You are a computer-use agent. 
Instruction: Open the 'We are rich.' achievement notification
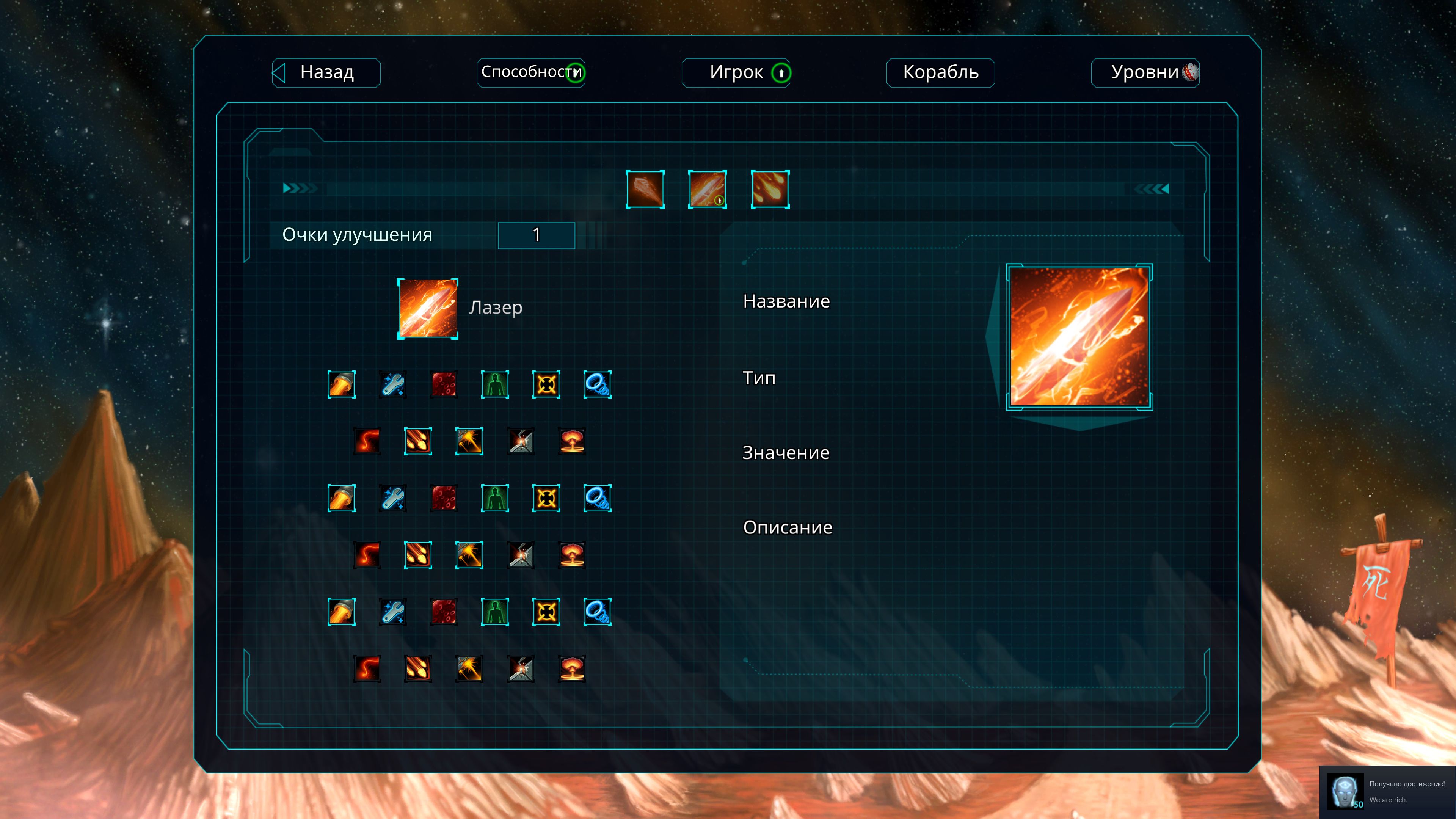(x=1388, y=792)
